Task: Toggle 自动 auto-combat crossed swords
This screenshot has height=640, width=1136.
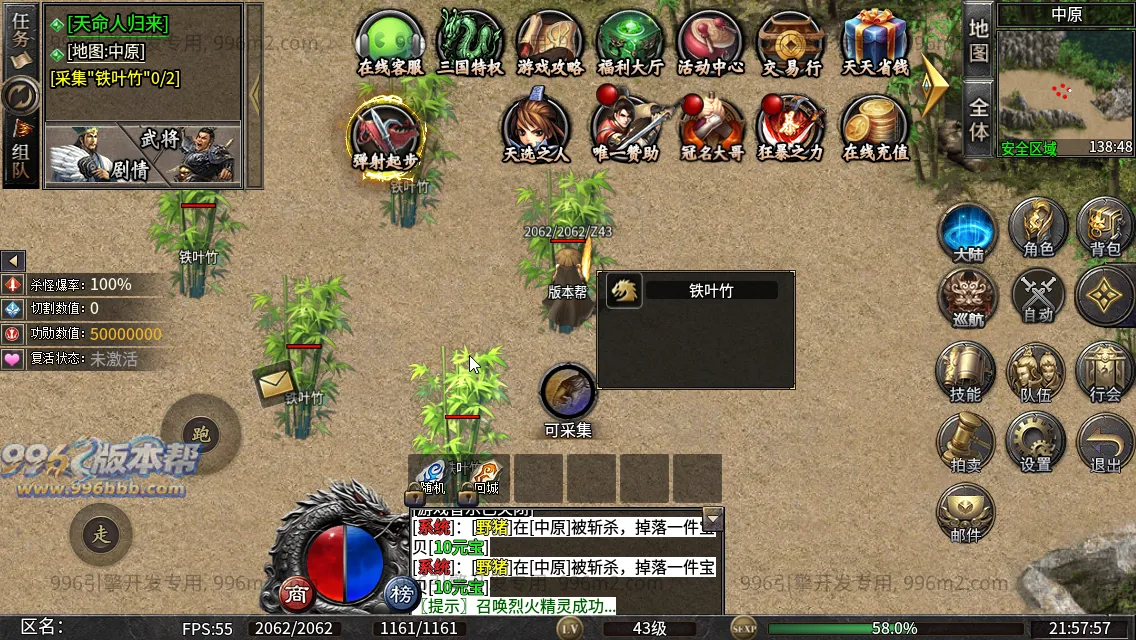Action: pyautogui.click(x=1038, y=296)
